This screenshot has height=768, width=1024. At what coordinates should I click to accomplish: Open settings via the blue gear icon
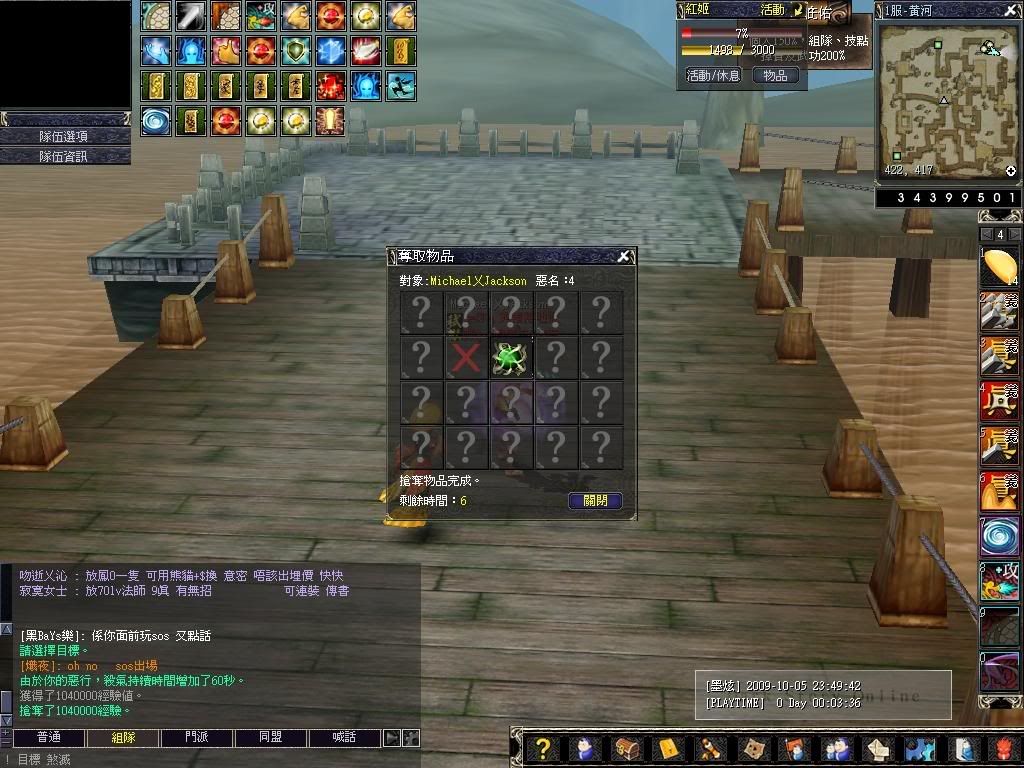point(919,748)
